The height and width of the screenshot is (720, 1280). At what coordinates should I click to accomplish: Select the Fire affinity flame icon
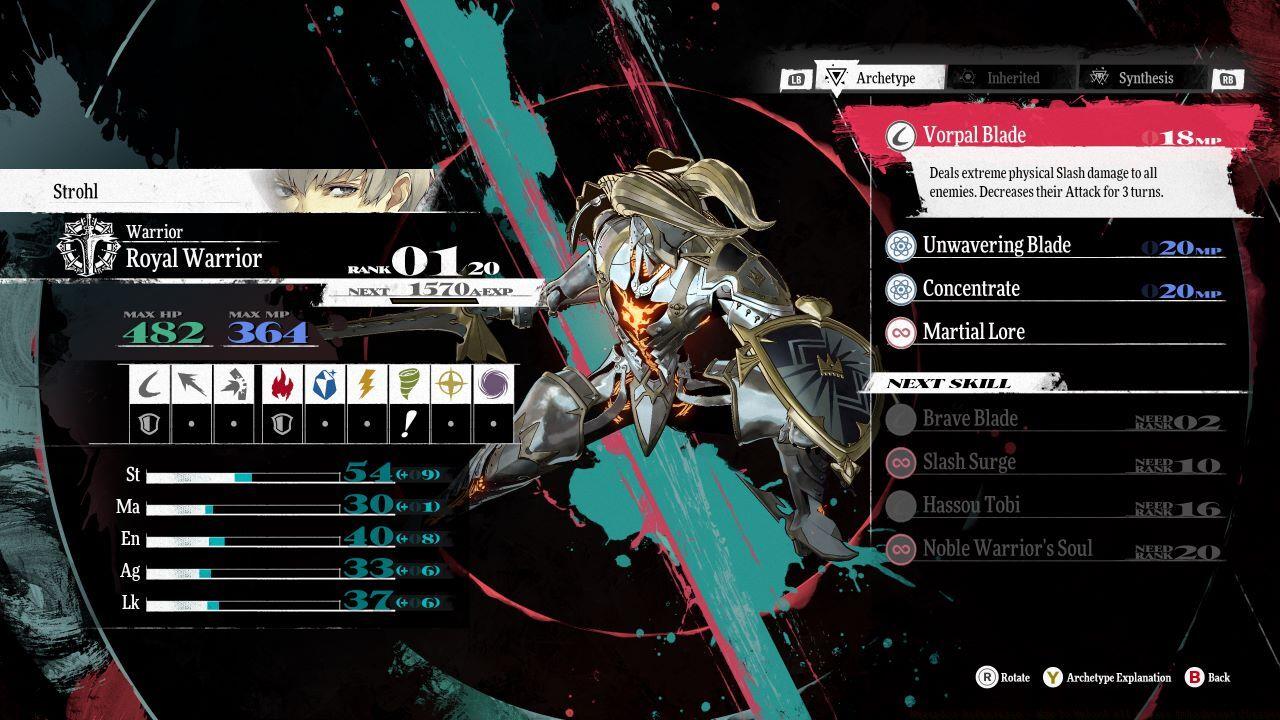coord(281,383)
